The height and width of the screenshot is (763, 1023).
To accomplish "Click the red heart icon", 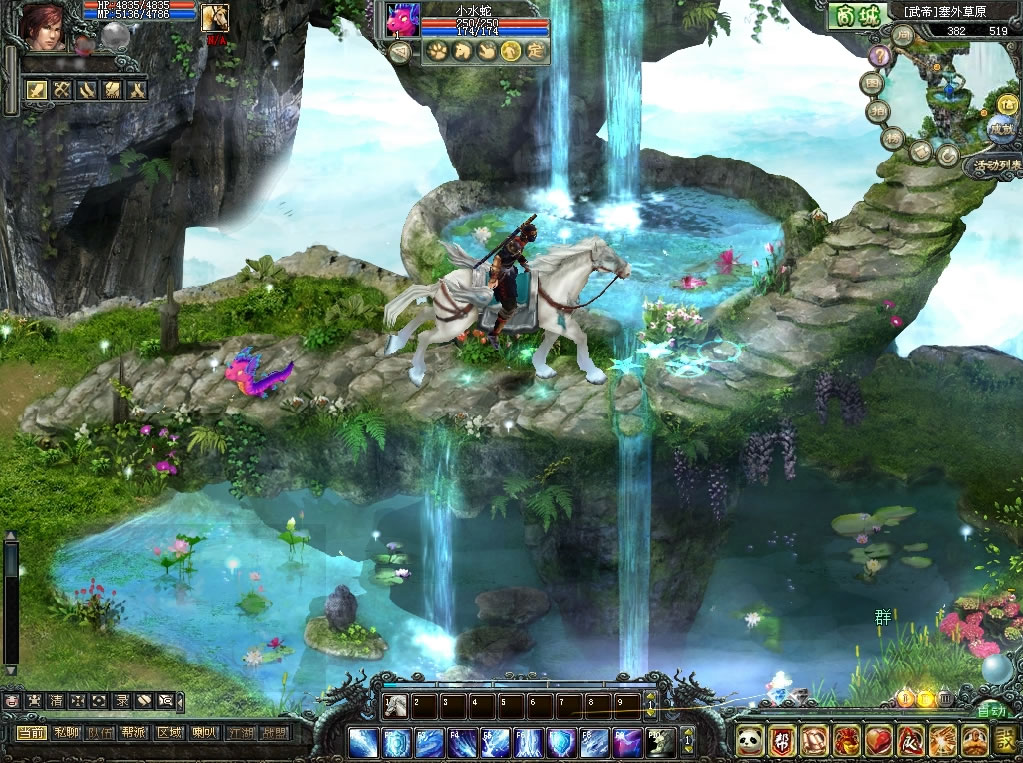I will pyautogui.click(x=877, y=741).
